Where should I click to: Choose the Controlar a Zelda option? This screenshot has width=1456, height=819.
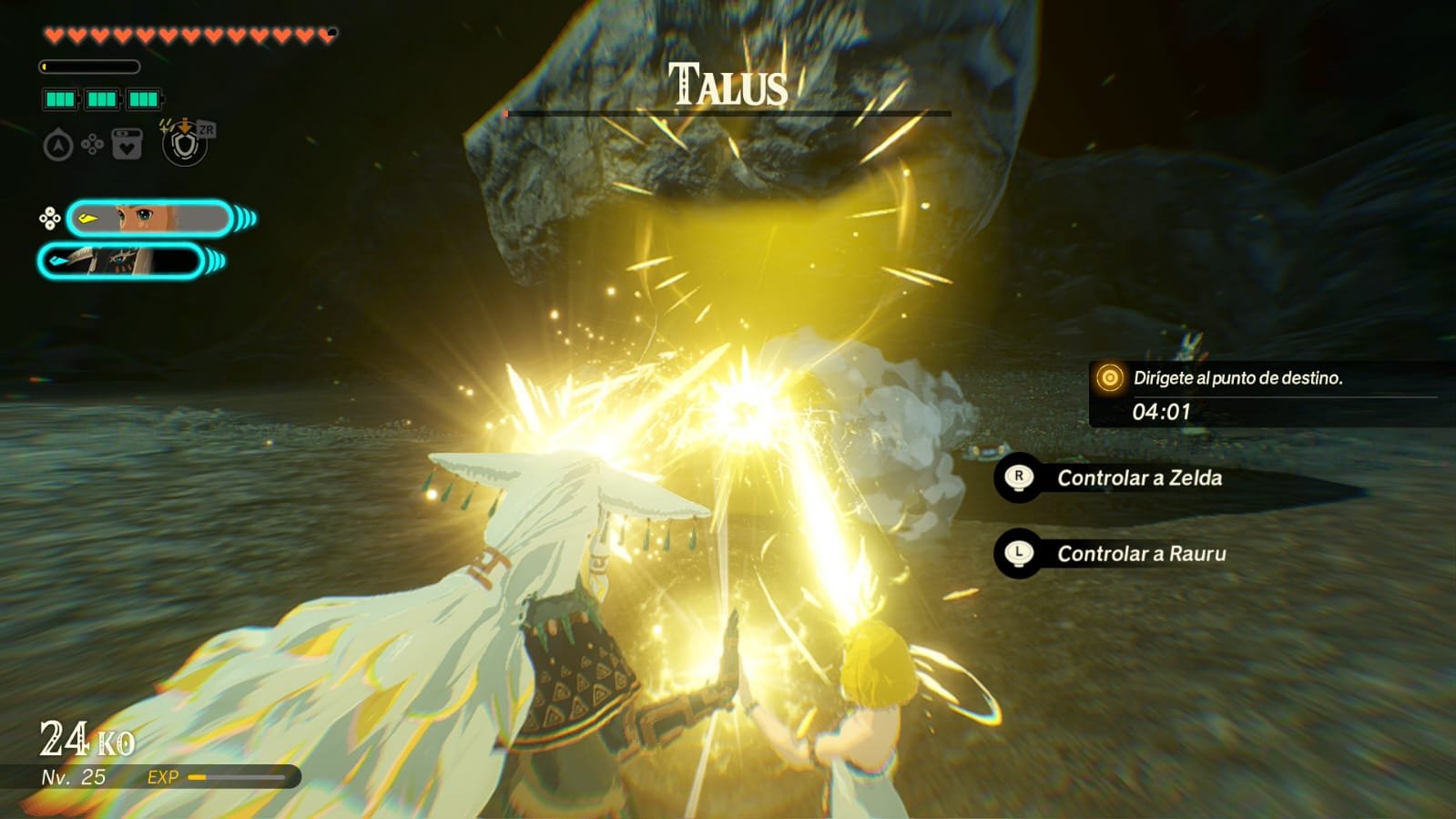[x=1138, y=478]
